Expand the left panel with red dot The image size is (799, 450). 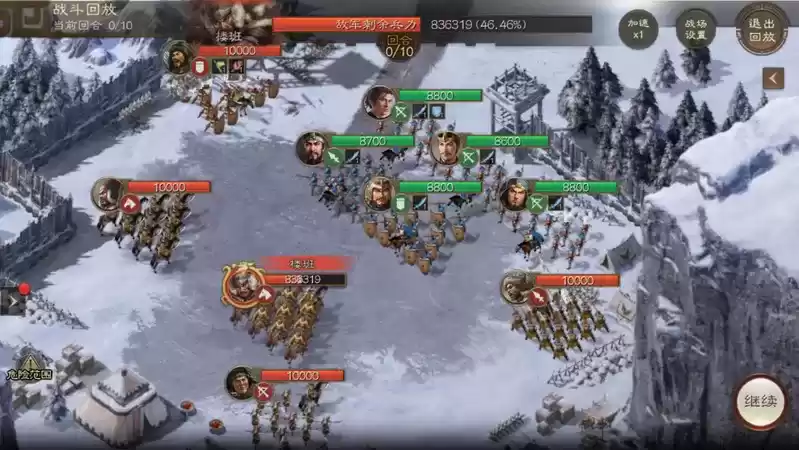pos(13,298)
